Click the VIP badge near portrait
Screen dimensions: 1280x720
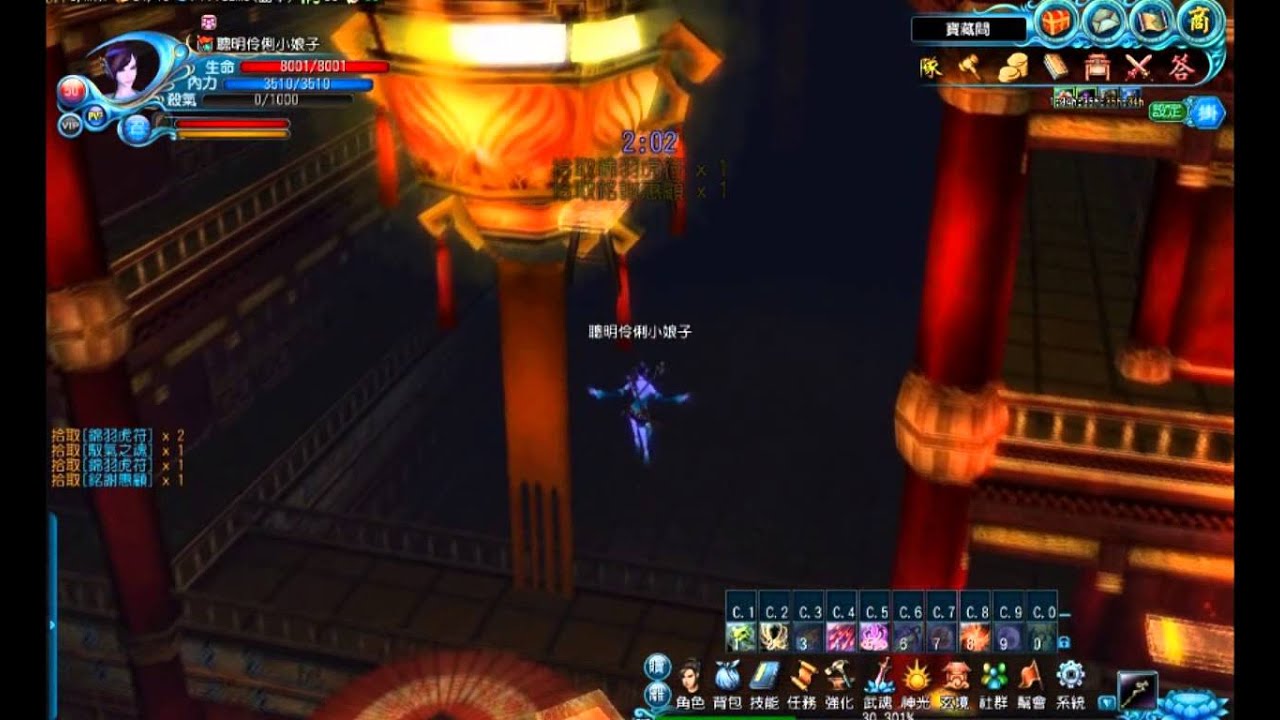coord(70,125)
